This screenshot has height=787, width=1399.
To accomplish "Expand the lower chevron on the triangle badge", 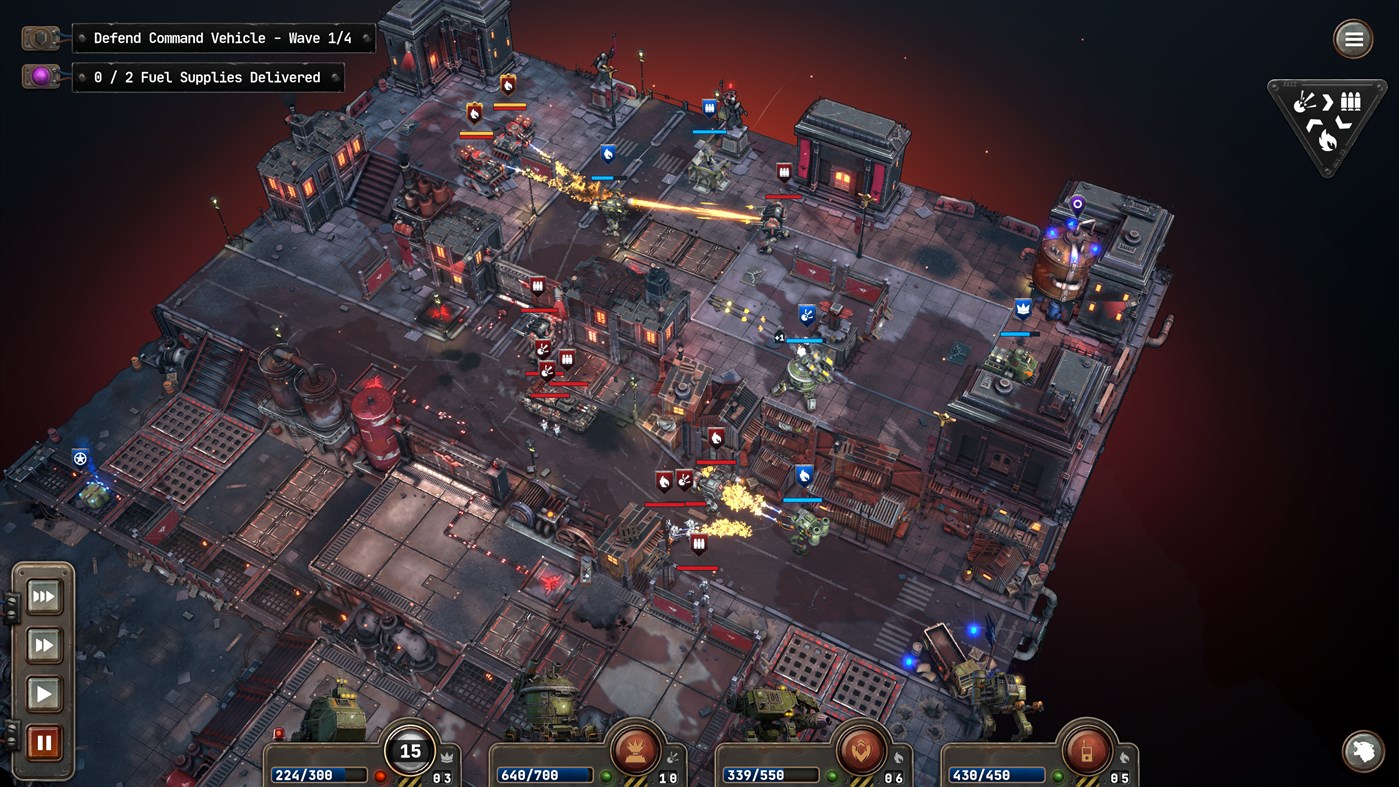I will point(1314,123).
